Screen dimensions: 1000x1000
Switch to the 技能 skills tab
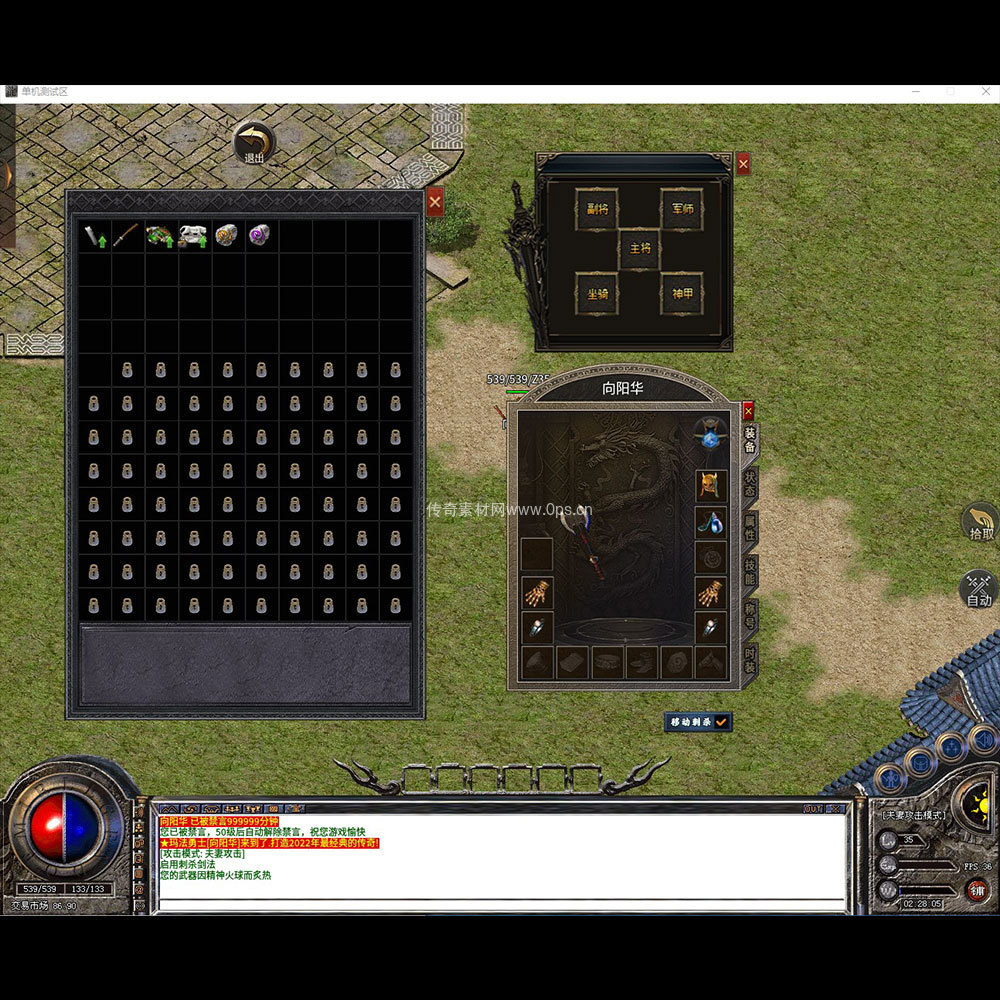pyautogui.click(x=750, y=573)
